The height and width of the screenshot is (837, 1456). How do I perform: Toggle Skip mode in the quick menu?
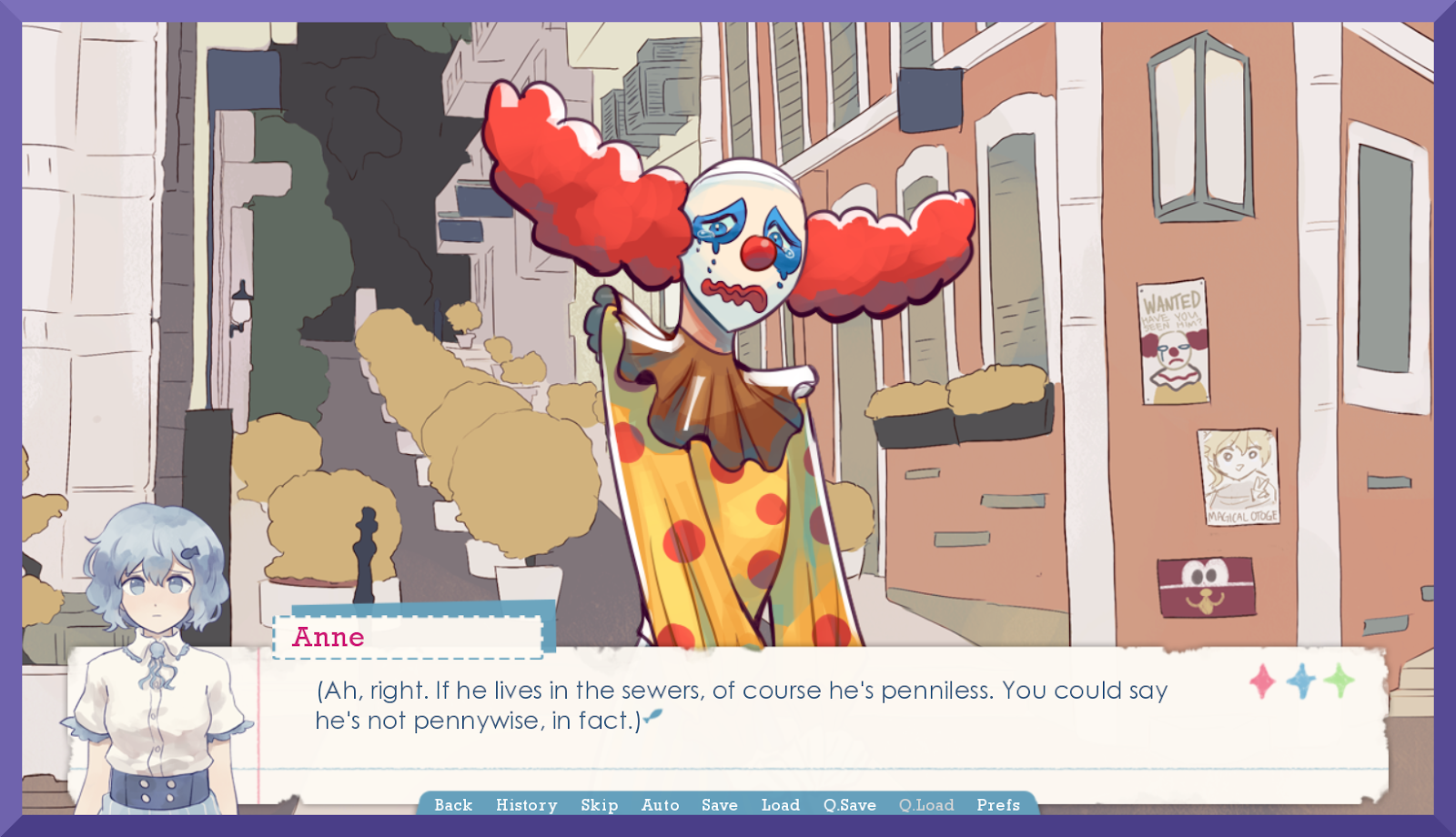[x=599, y=805]
